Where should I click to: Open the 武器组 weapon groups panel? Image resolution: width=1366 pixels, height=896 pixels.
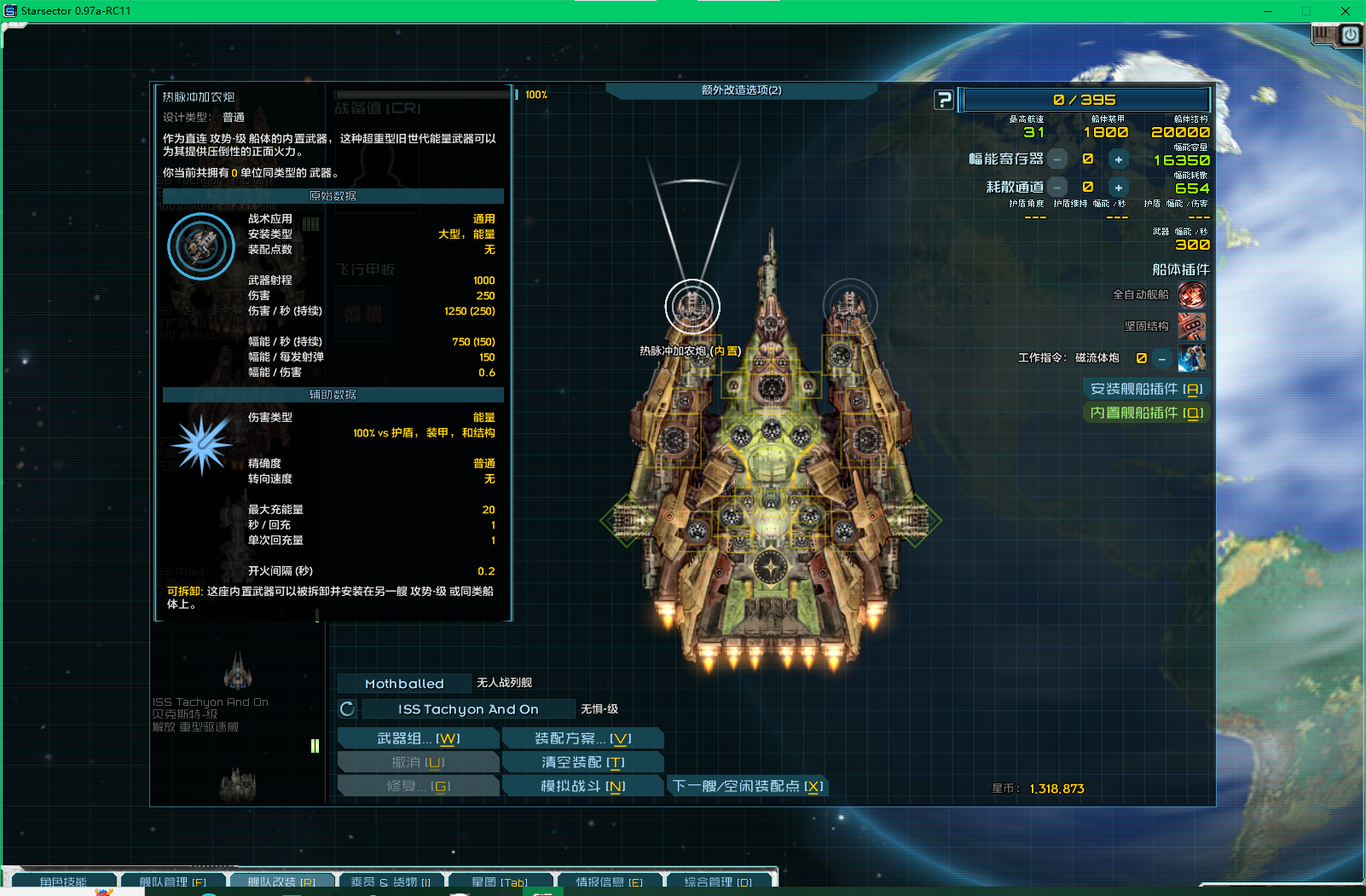tap(418, 738)
